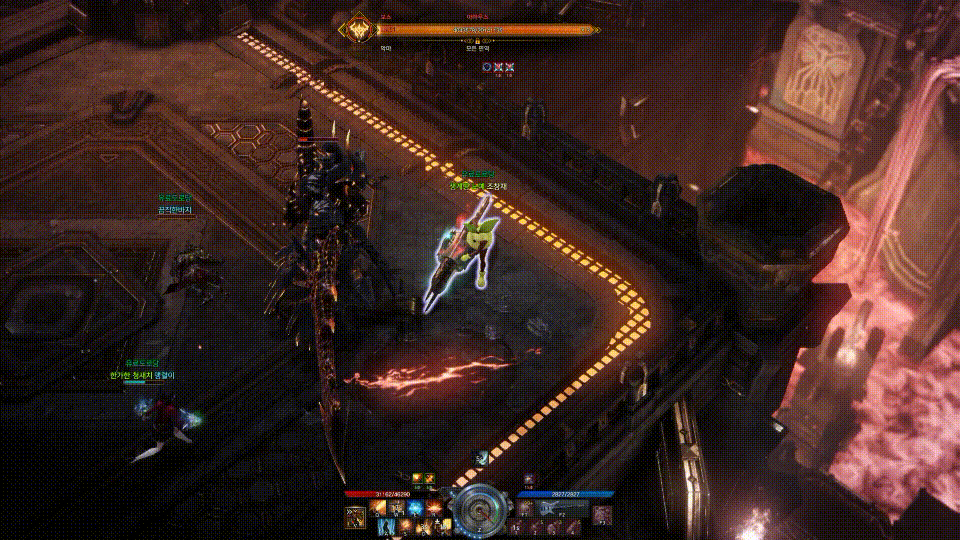Inspect the blue shield boss status icon
The height and width of the screenshot is (540, 960).
tap(486, 66)
